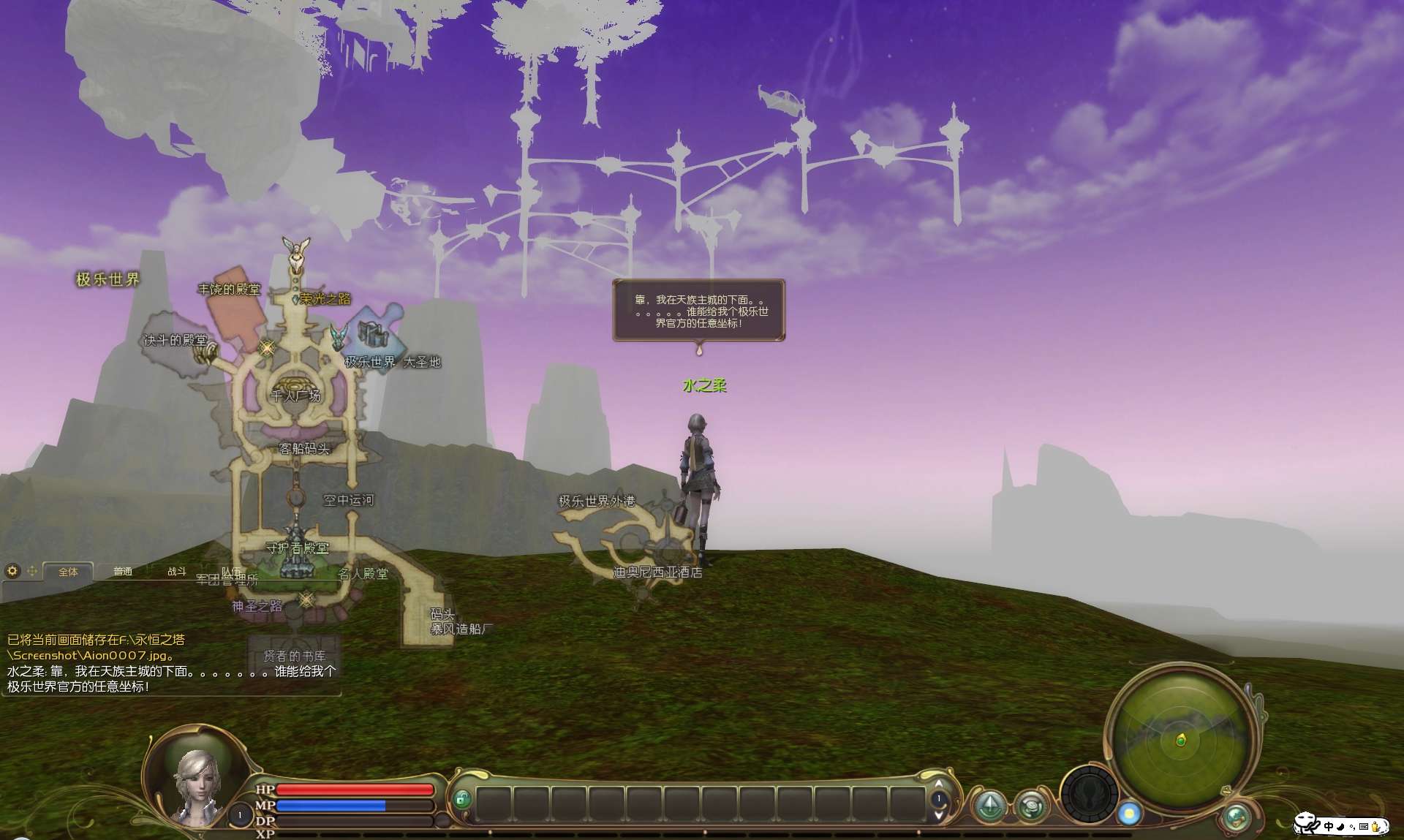Click the 极乐世界外港 map area
This screenshot has height=840, width=1404.
597,501
